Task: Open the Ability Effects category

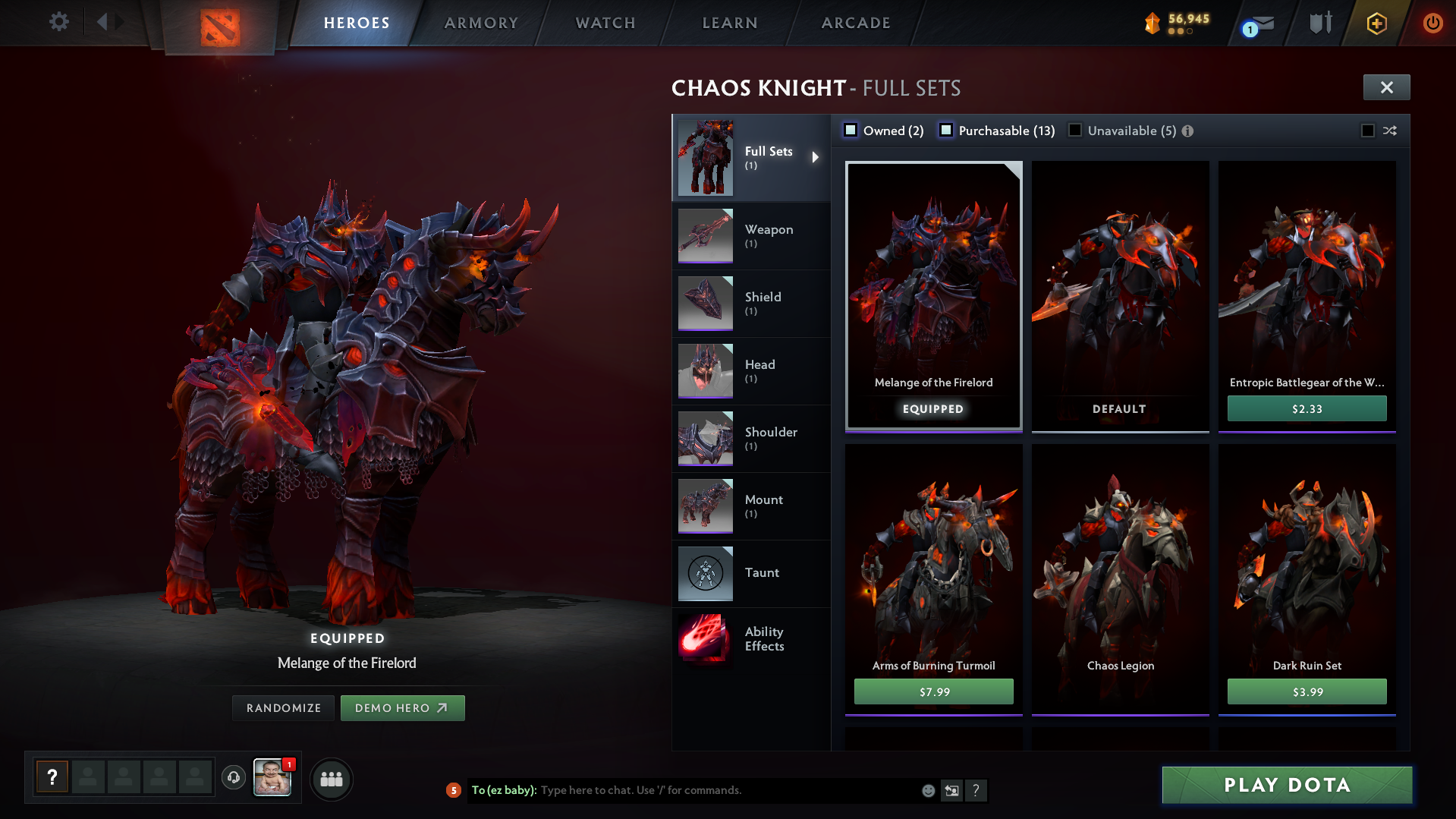Action: click(751, 639)
